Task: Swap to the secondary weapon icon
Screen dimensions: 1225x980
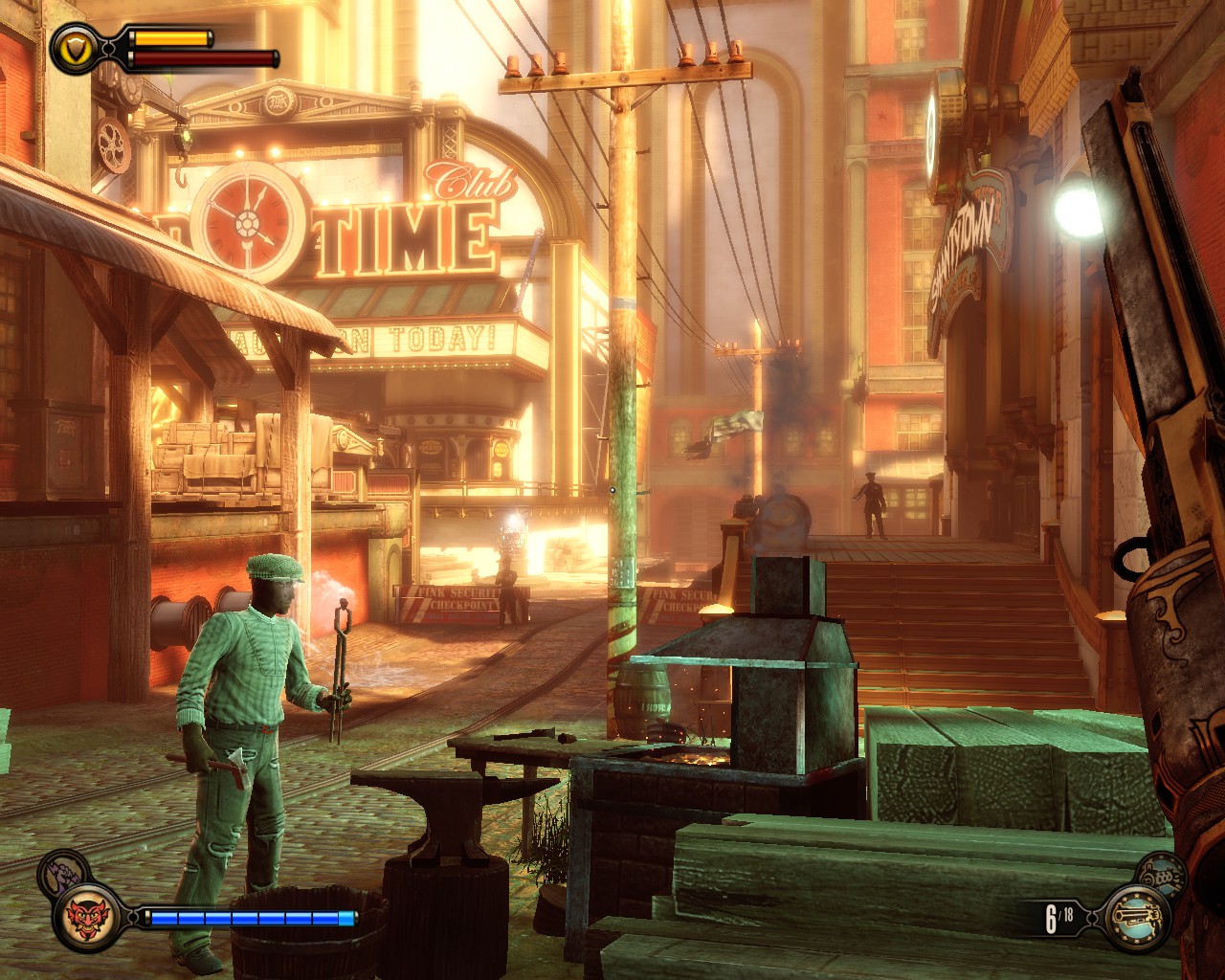Action: (x=1158, y=873)
